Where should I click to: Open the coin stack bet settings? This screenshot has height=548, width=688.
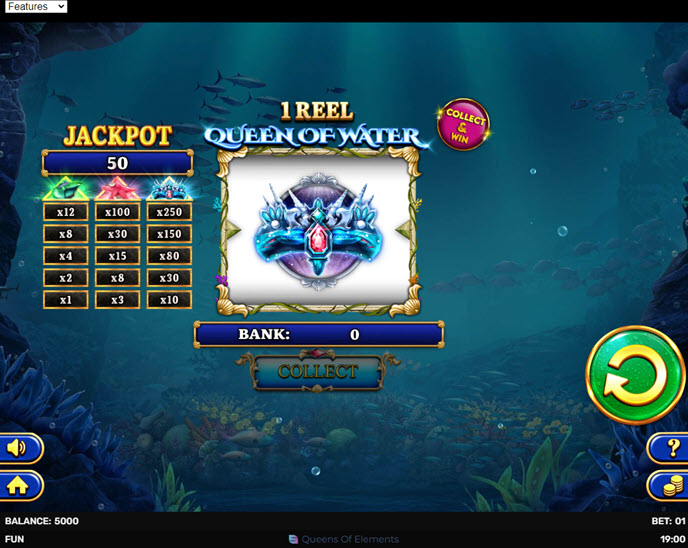(x=670, y=486)
